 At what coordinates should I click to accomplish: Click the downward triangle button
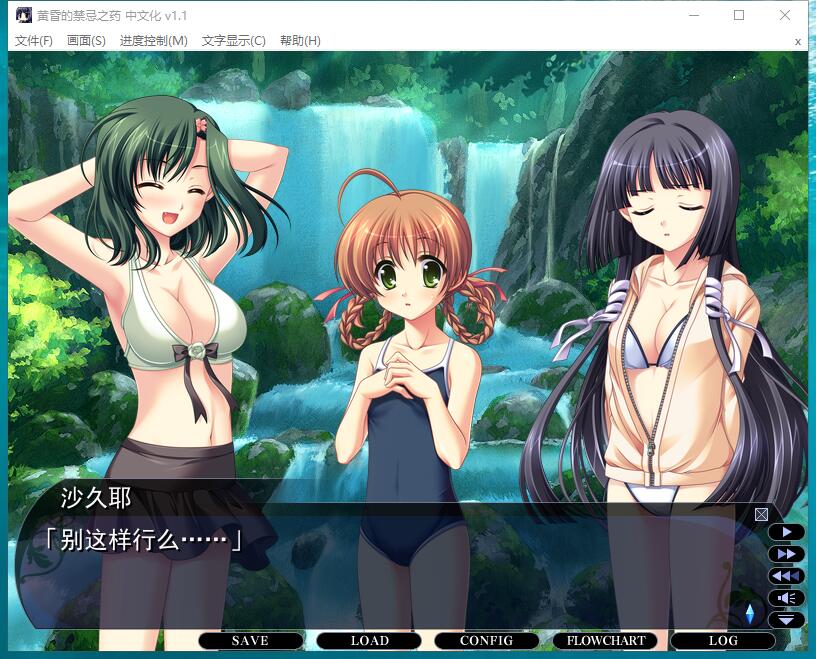point(787,620)
